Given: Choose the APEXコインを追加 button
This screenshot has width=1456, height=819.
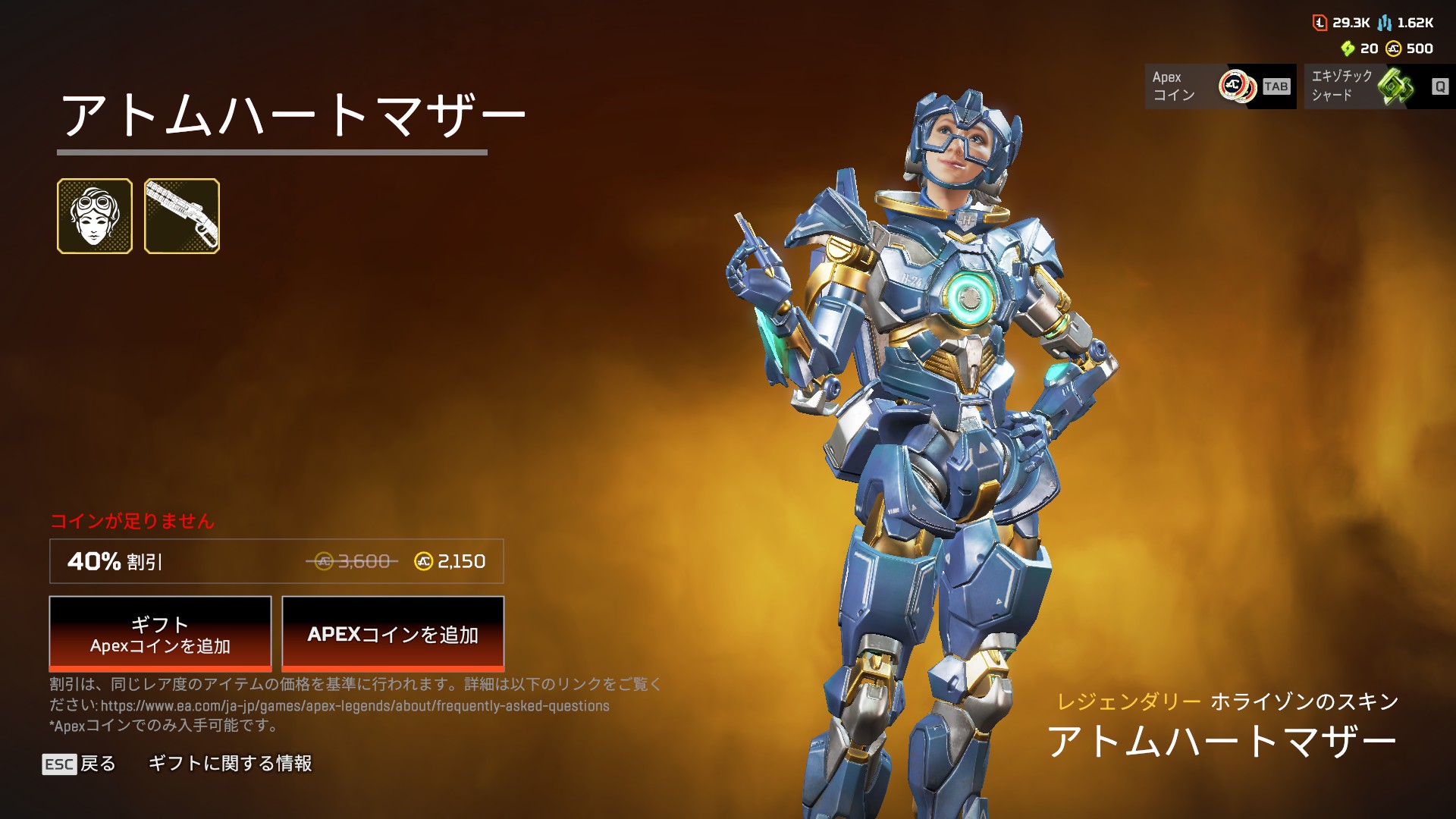Looking at the screenshot, I should (x=393, y=634).
